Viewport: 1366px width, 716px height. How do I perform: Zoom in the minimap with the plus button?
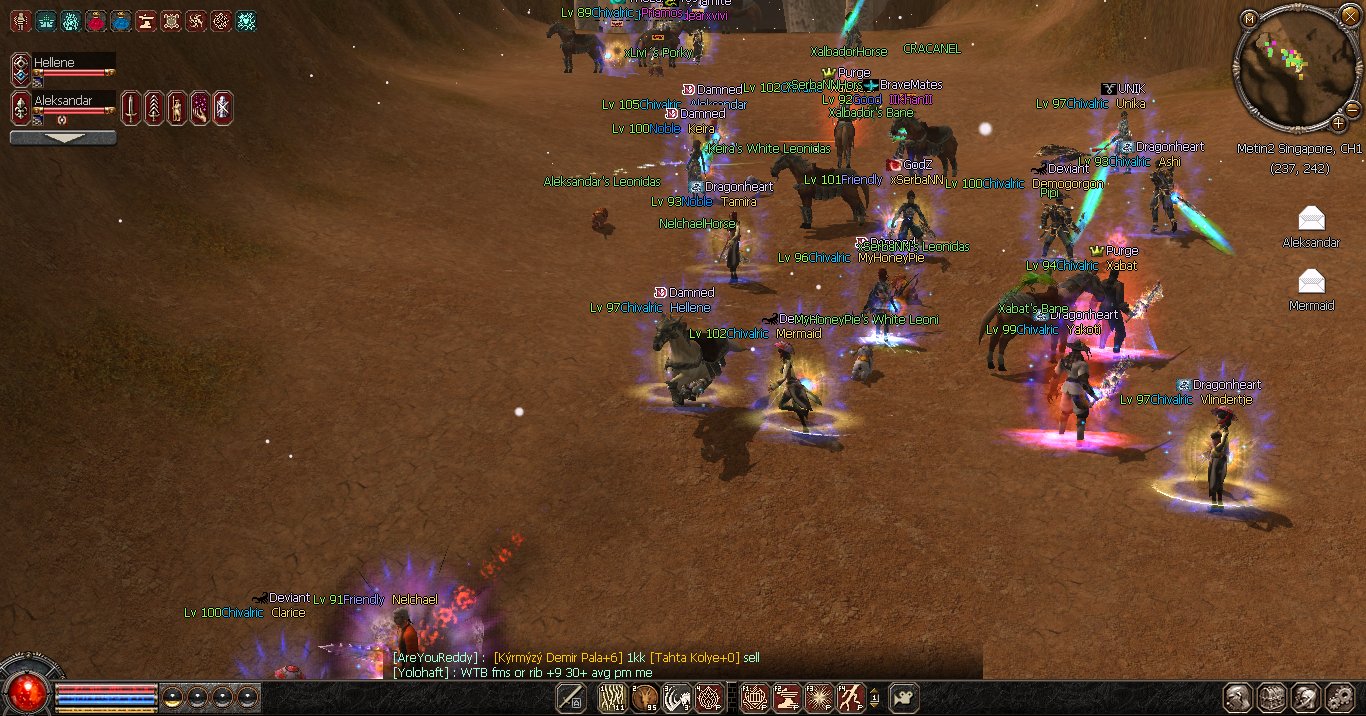1338,123
